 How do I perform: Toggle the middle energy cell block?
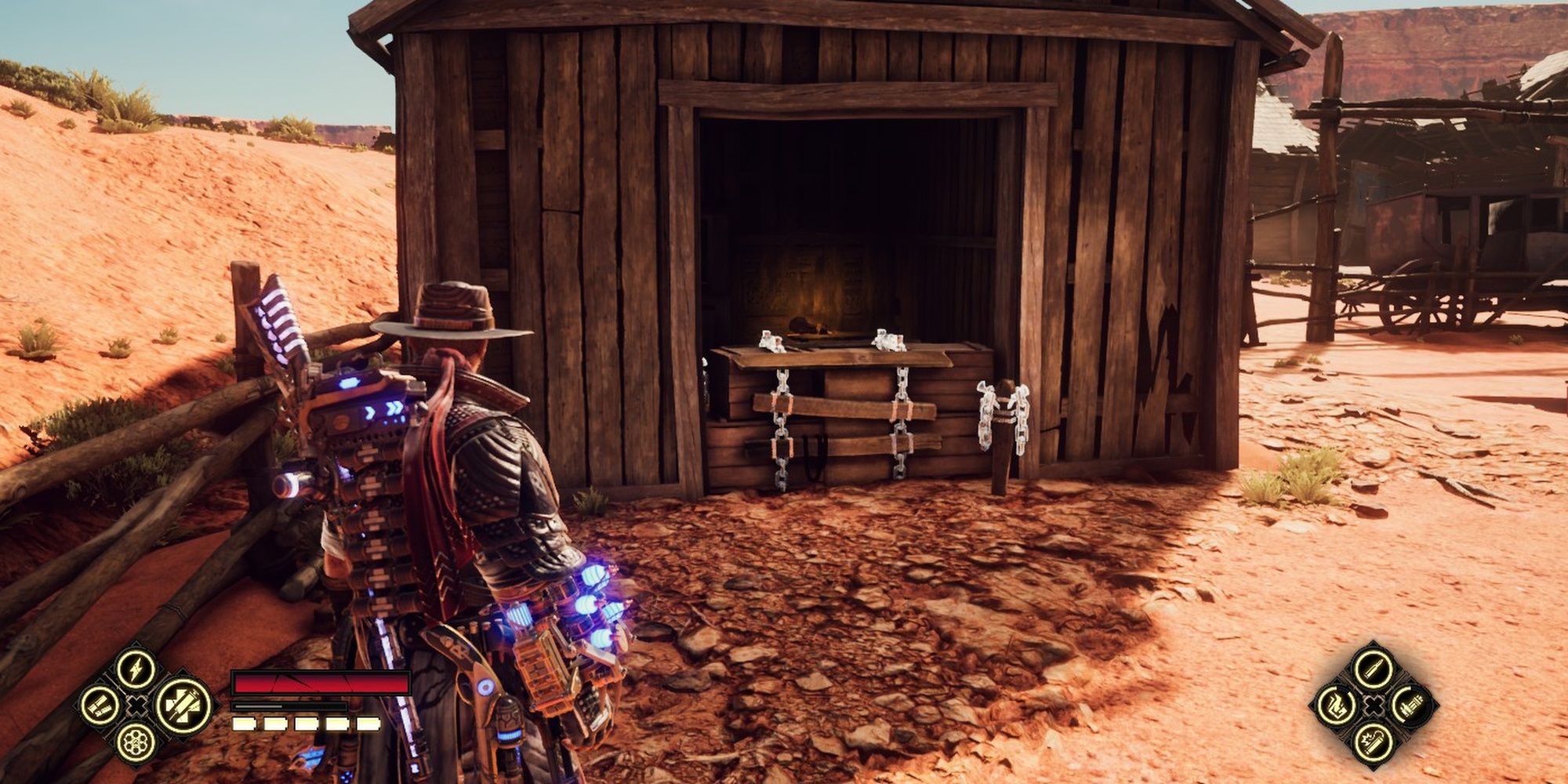click(305, 723)
